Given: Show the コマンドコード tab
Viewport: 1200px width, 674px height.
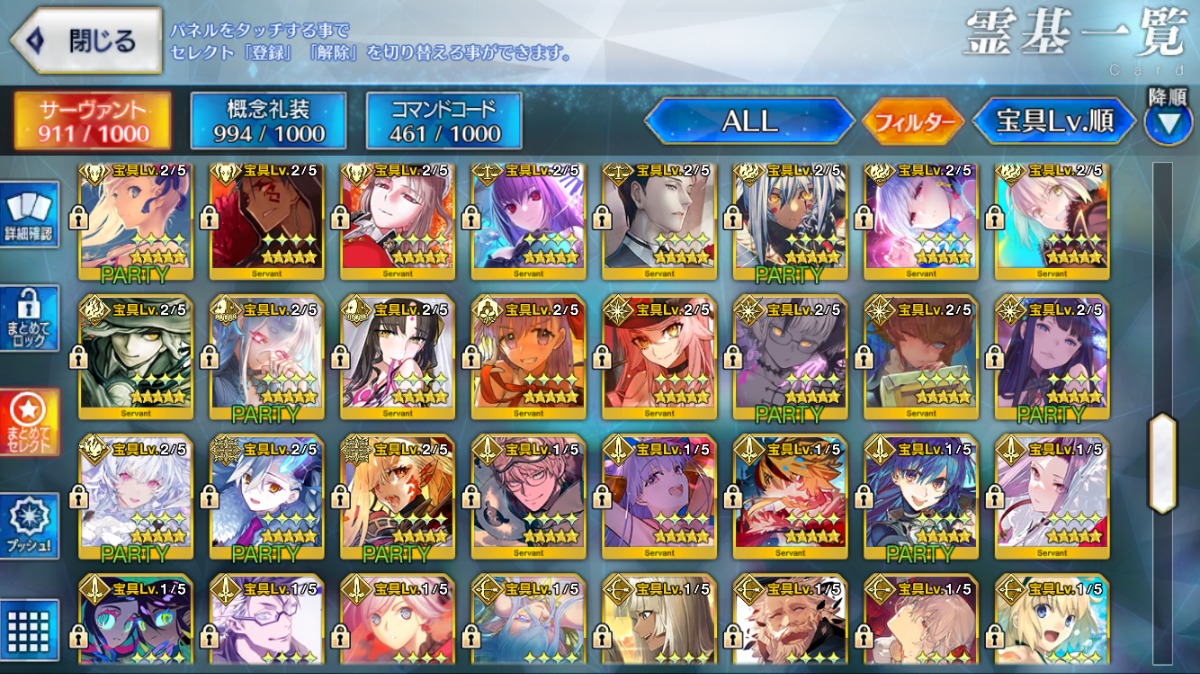Looking at the screenshot, I should [x=445, y=122].
